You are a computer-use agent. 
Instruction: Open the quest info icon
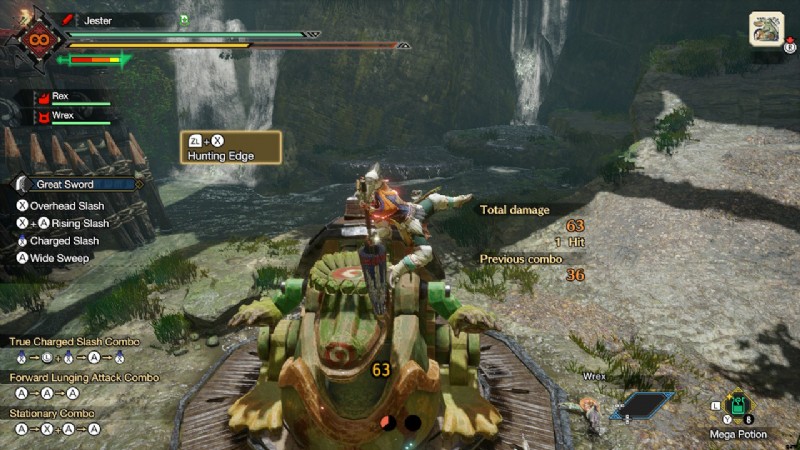click(x=765, y=28)
